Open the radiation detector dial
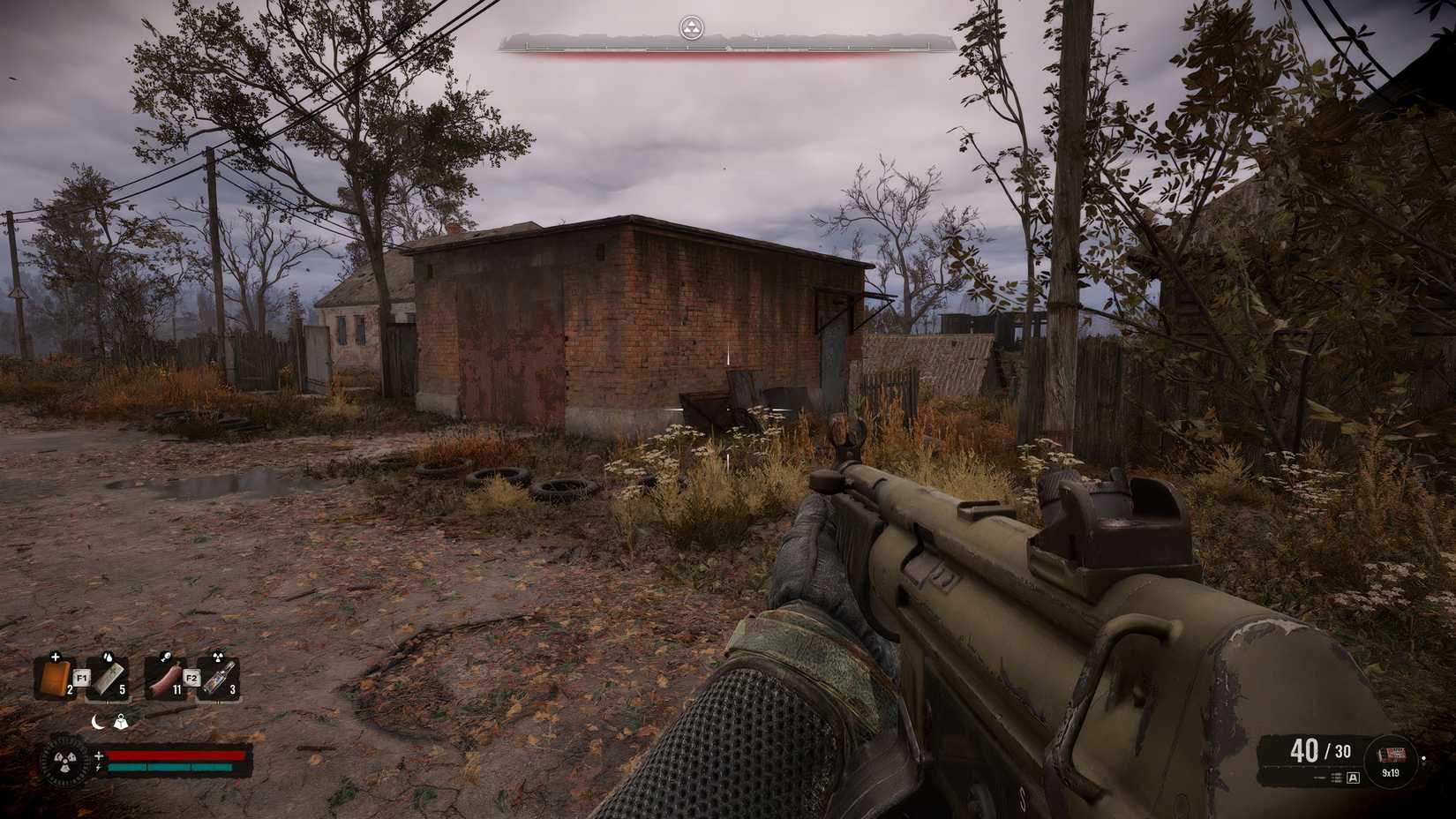 click(x=64, y=760)
